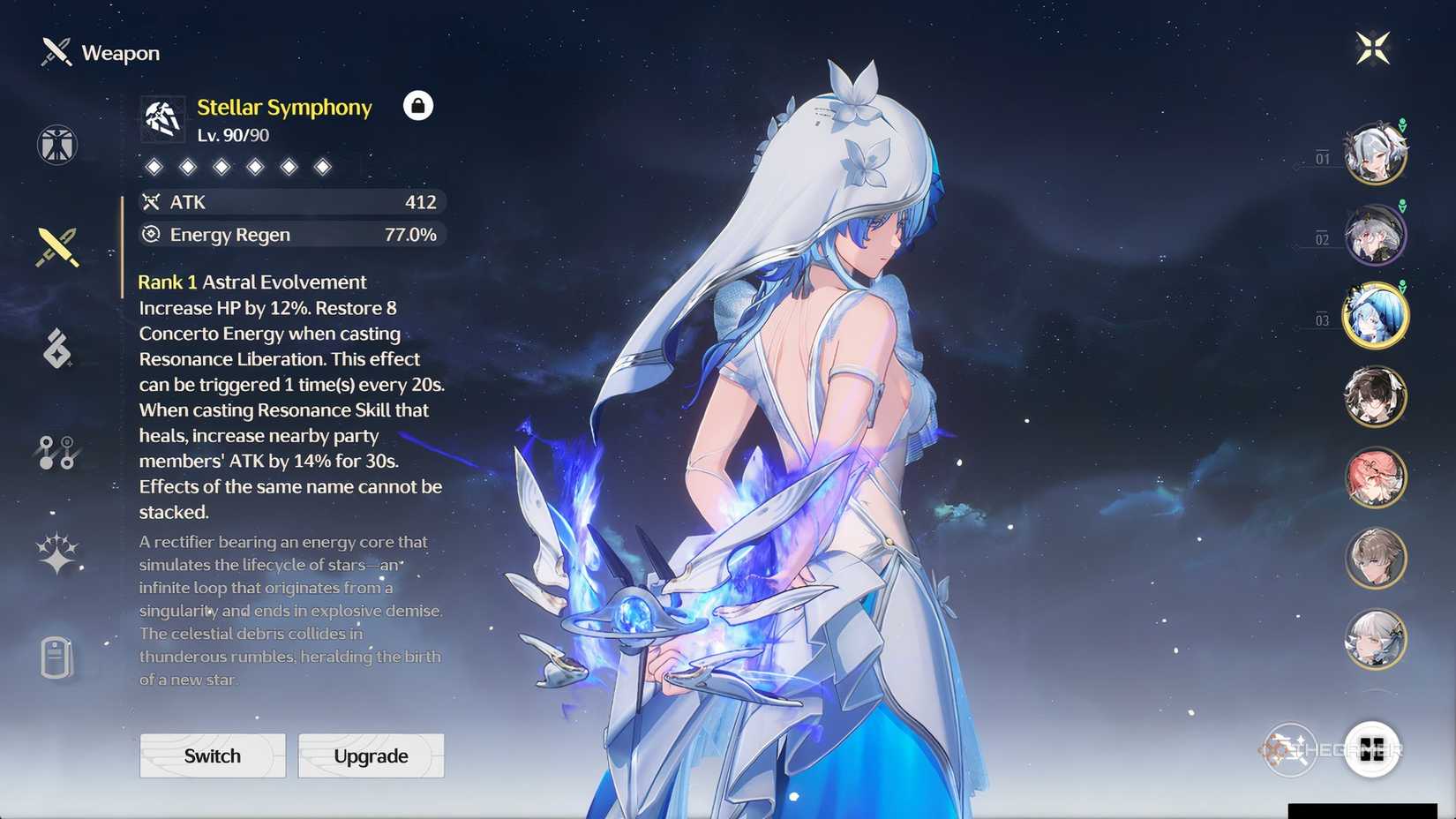Screen dimensions: 1456x819
Task: Click the last diamond on the rank bar
Action: (x=321, y=166)
